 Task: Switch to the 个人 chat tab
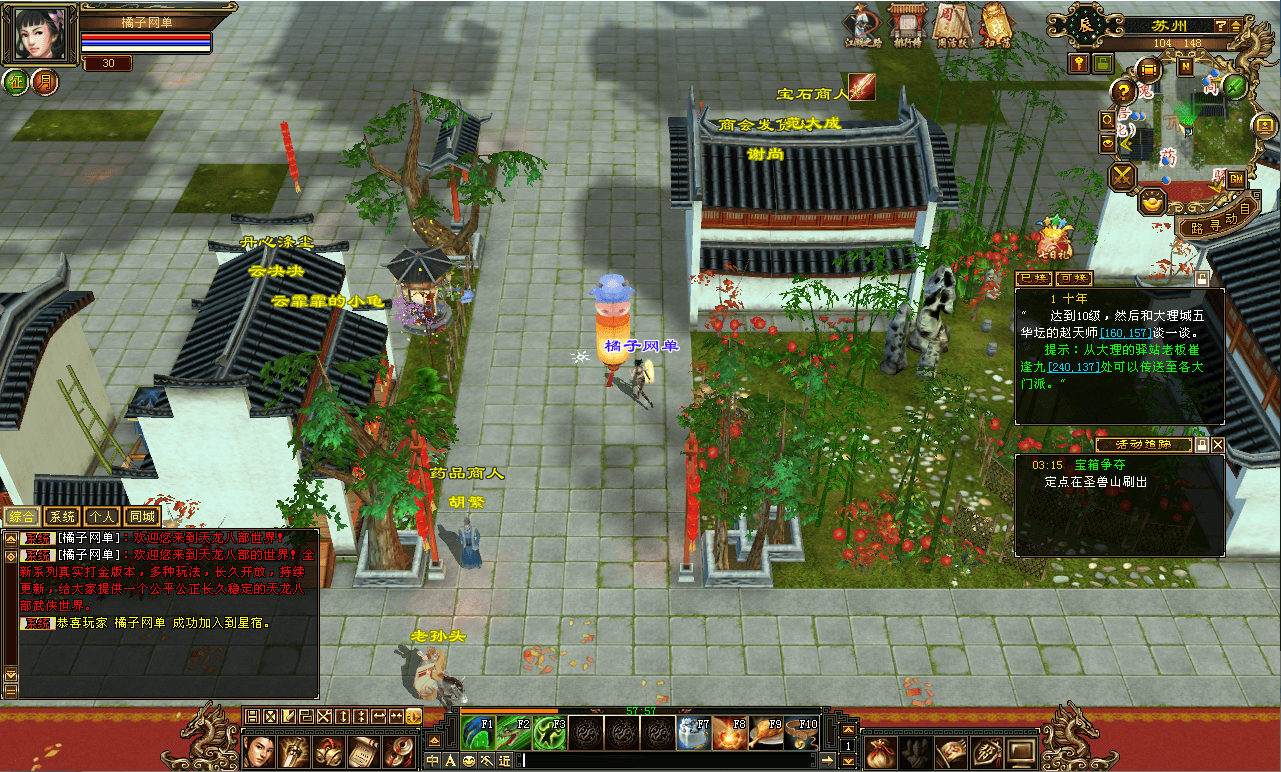tap(101, 517)
